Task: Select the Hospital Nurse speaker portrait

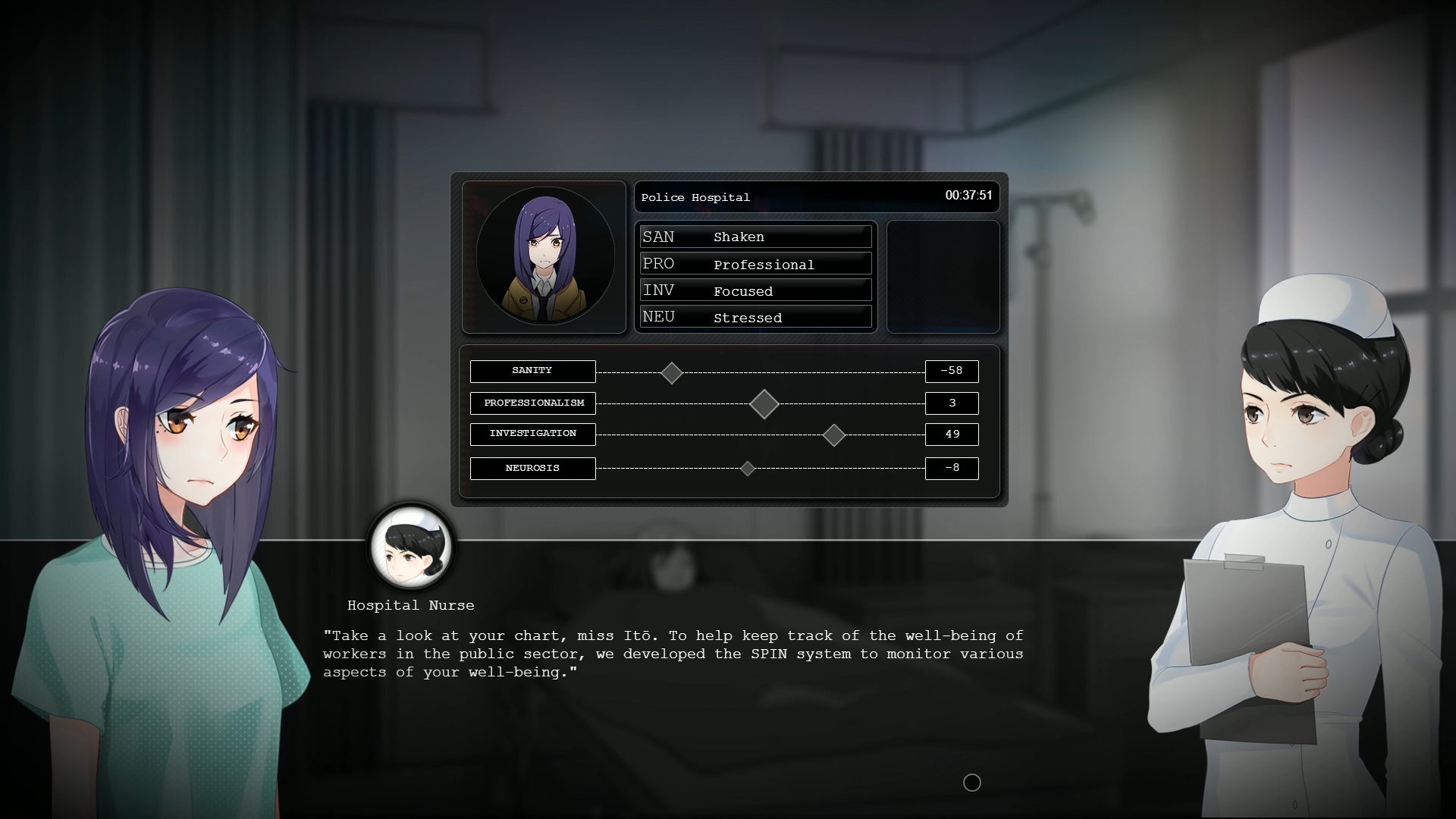Action: pyautogui.click(x=410, y=547)
